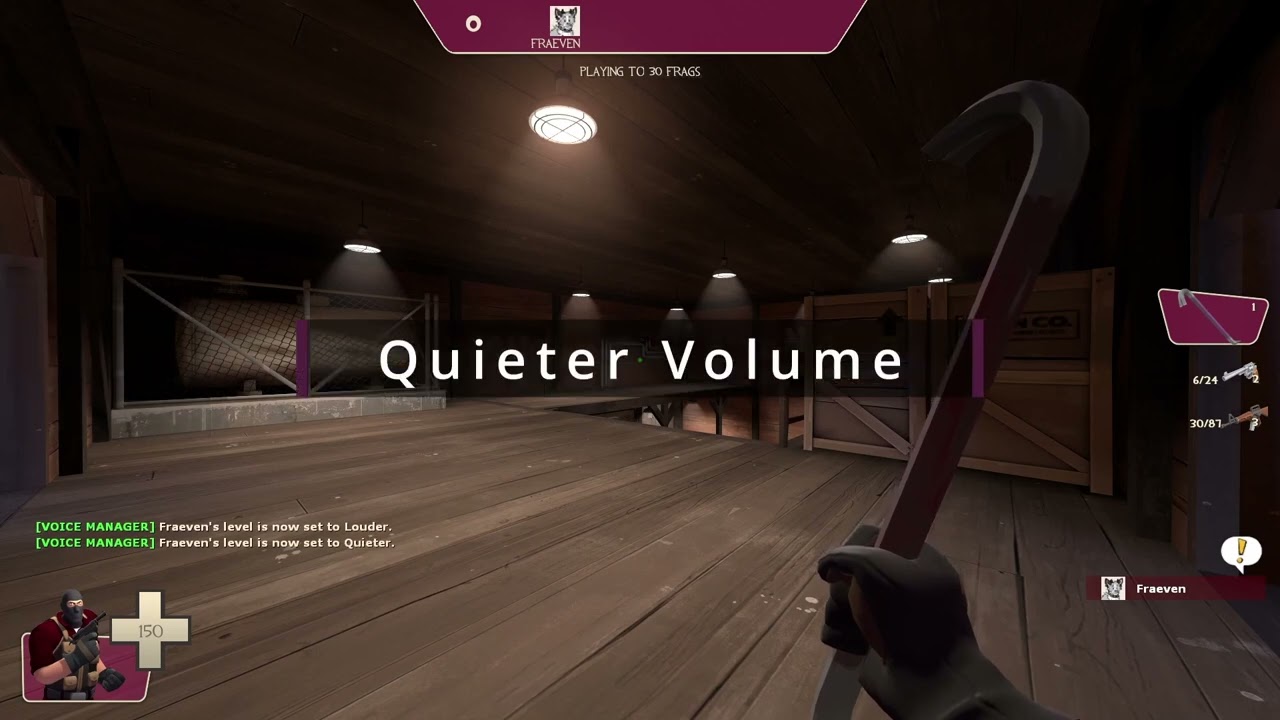This screenshot has width=1280, height=720.
Task: Open the PLAYING TO 30 FRAGS header
Action: pos(640,71)
